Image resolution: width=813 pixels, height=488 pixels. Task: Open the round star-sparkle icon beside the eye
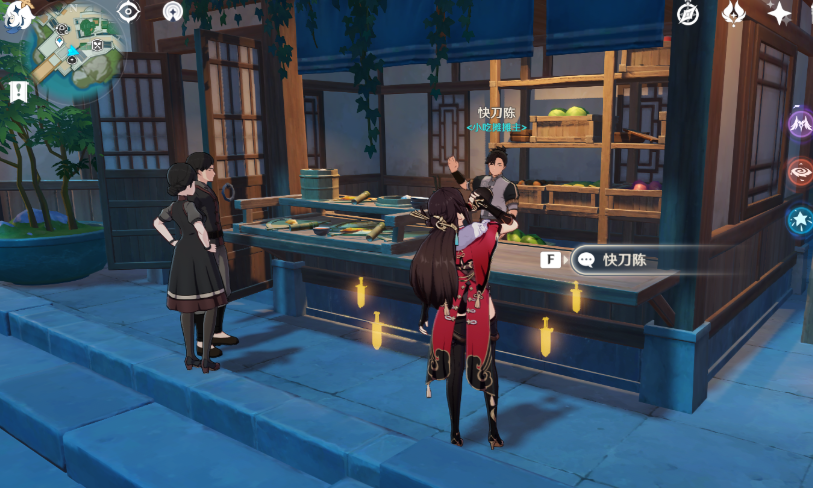(x=174, y=11)
